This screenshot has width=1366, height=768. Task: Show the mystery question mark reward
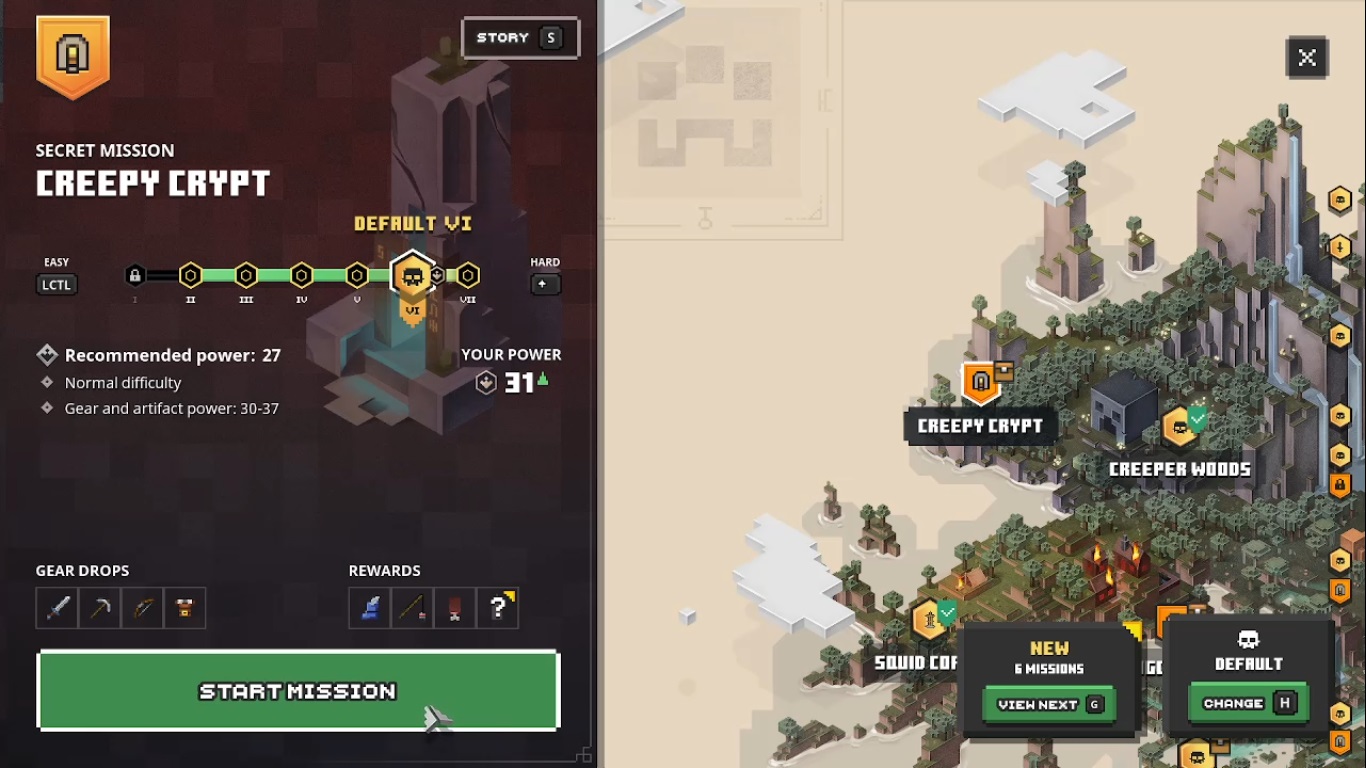pos(498,608)
